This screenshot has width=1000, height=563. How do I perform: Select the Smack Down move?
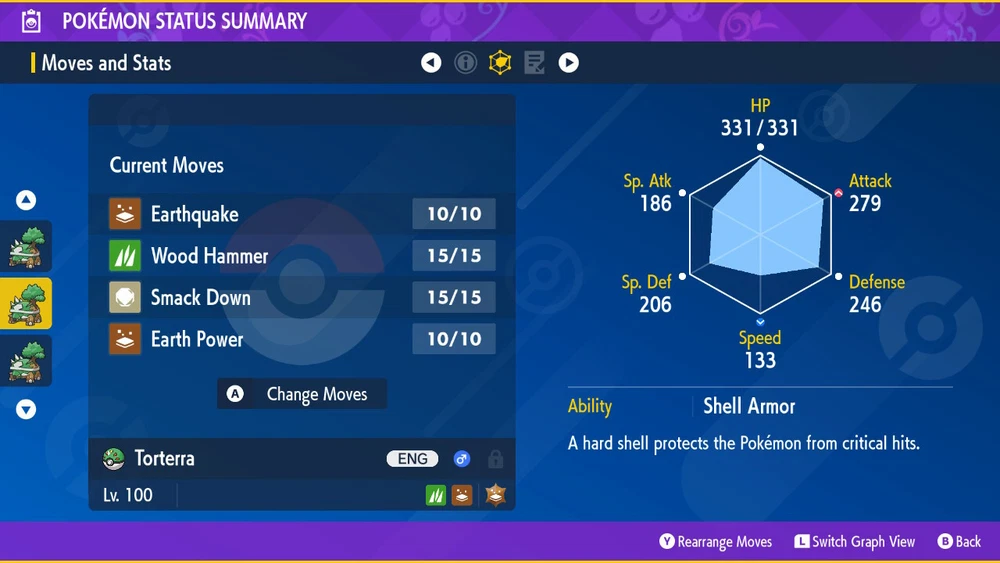click(x=301, y=298)
